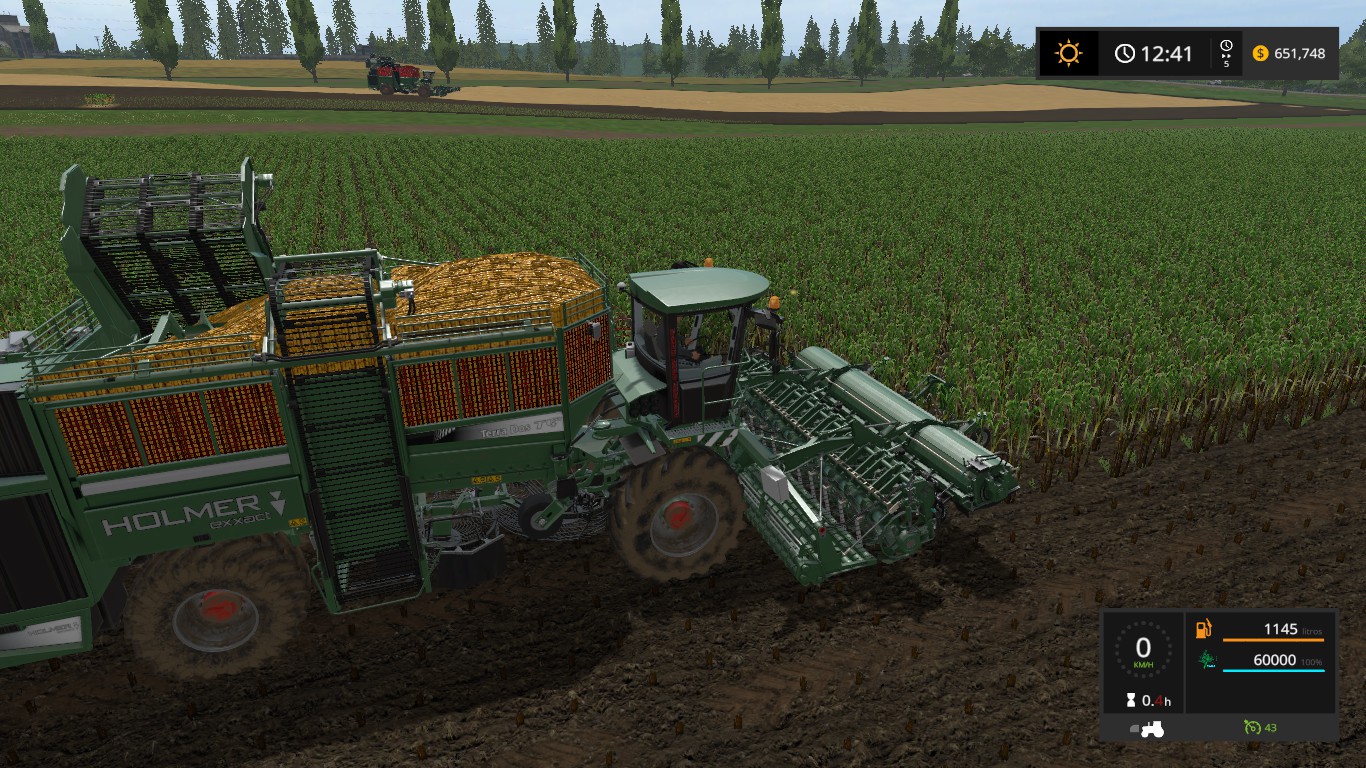Image resolution: width=1366 pixels, height=768 pixels.
Task: Toggle the weather forecast display
Action: tap(1069, 51)
